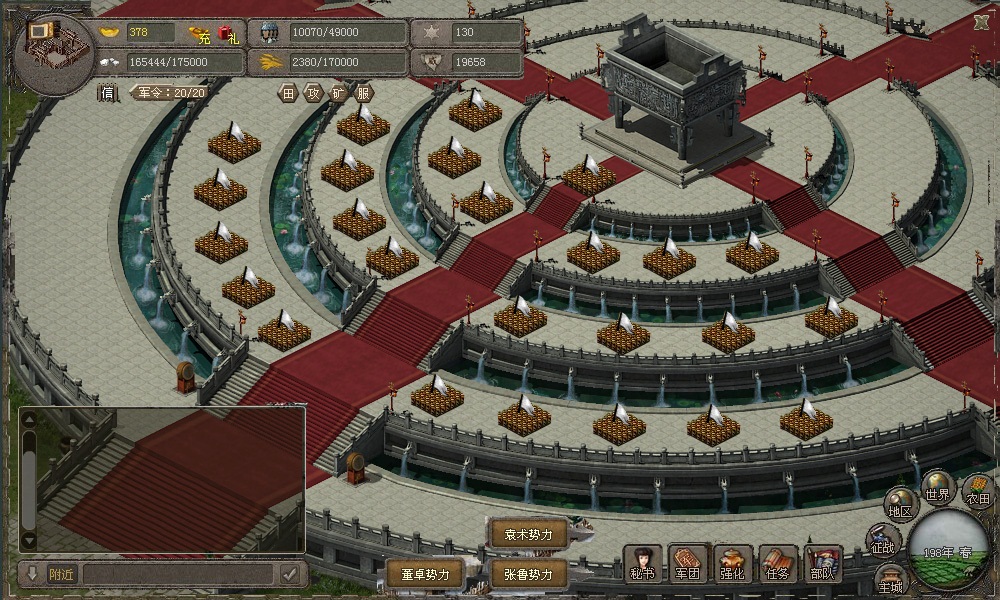Screen dimensions: 1000x600
Task: Open the 秘书 (Secretary) menu
Action: (x=642, y=564)
